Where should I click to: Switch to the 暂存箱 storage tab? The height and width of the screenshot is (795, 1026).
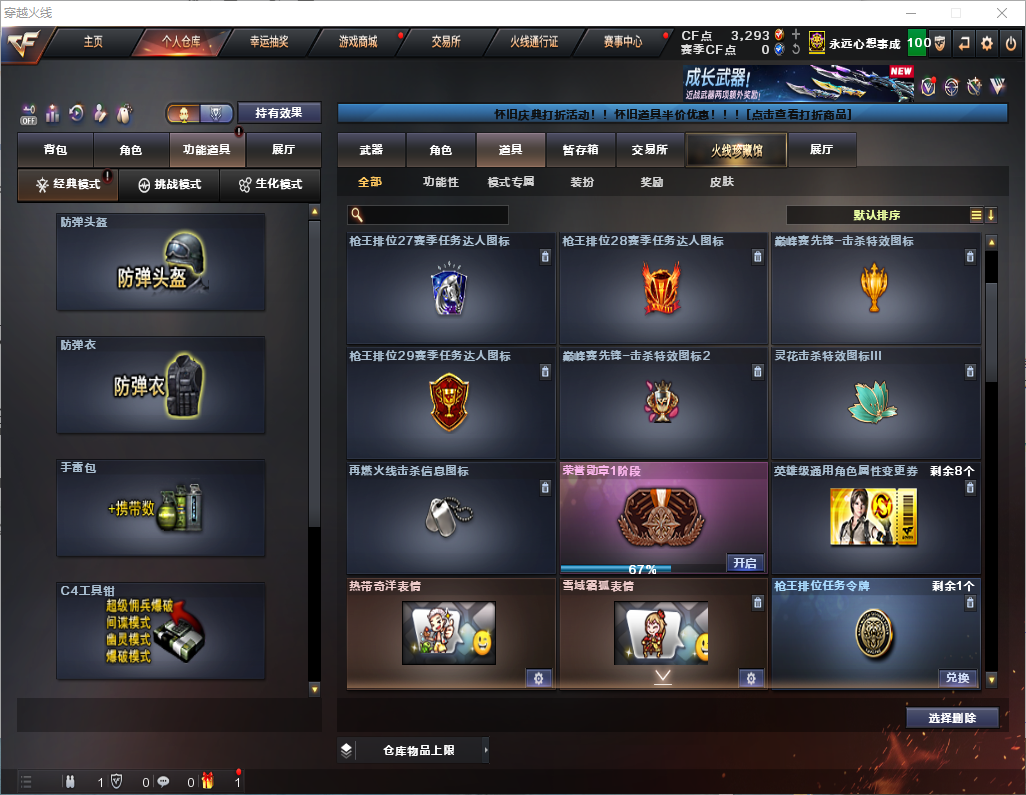[580, 150]
